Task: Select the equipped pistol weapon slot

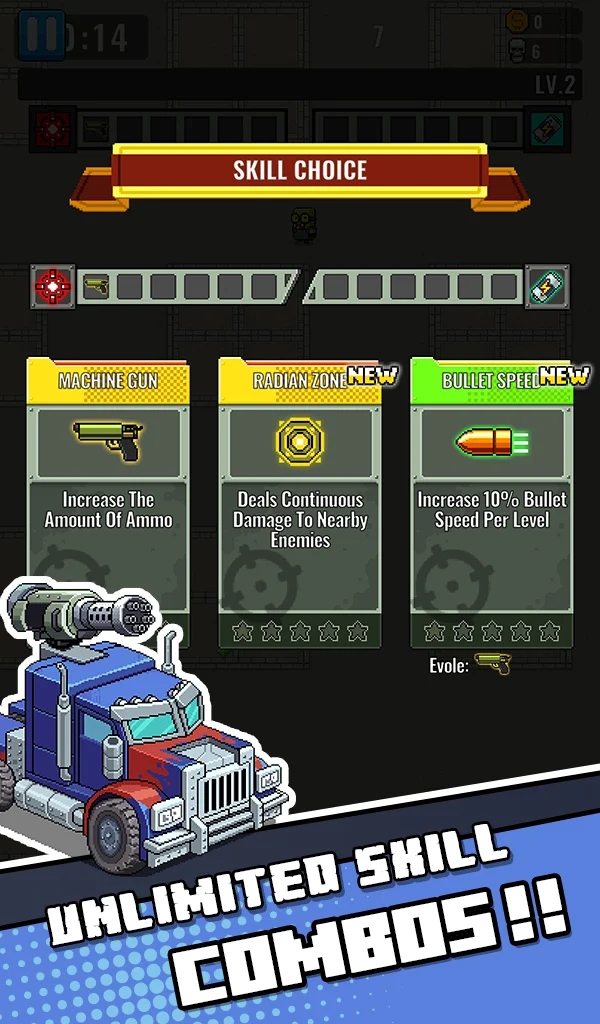Action: pos(96,287)
